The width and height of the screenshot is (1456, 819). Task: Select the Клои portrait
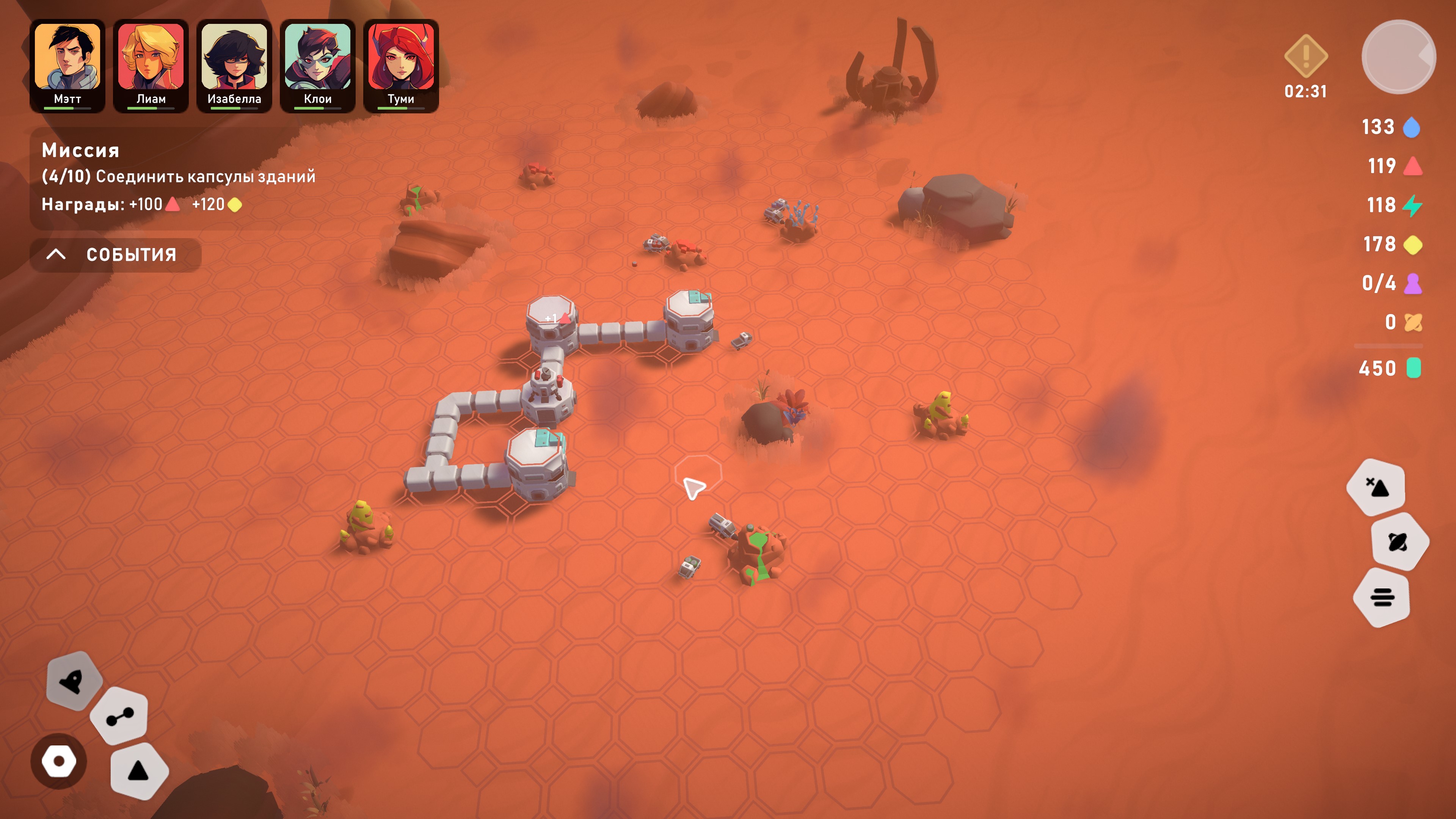tap(318, 65)
